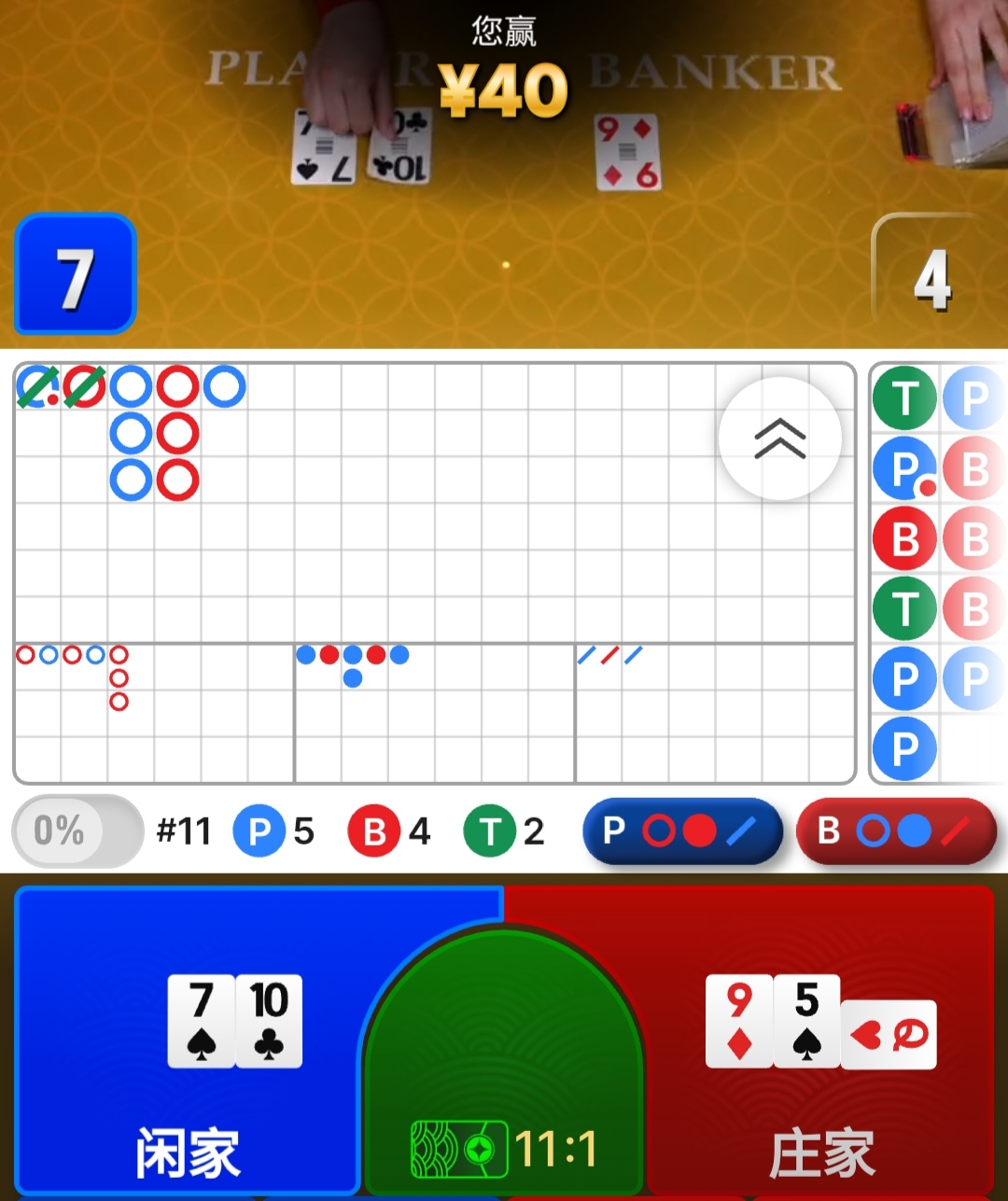1008x1201 pixels.
Task: Expand the roadmap with the double-chevron button
Action: tap(779, 439)
